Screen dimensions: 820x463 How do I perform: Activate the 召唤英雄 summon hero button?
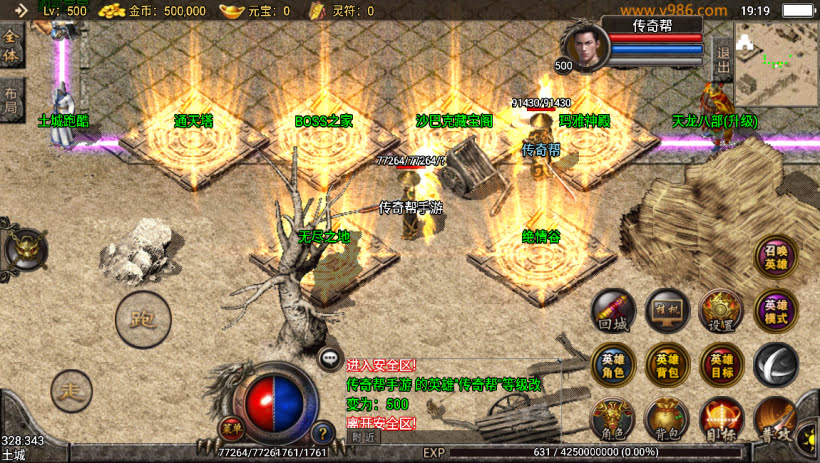tap(776, 257)
